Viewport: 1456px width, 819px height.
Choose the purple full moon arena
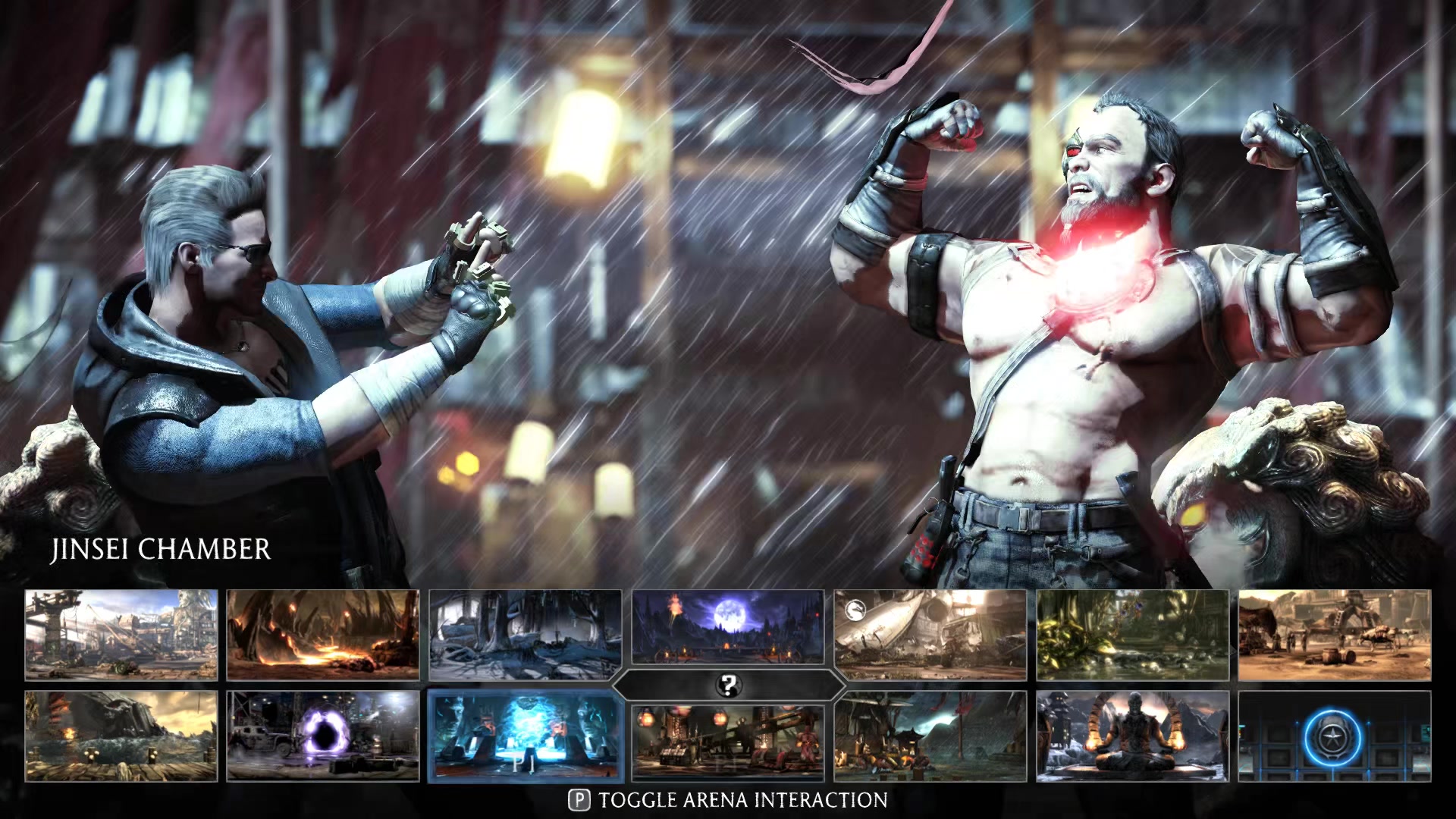click(728, 628)
